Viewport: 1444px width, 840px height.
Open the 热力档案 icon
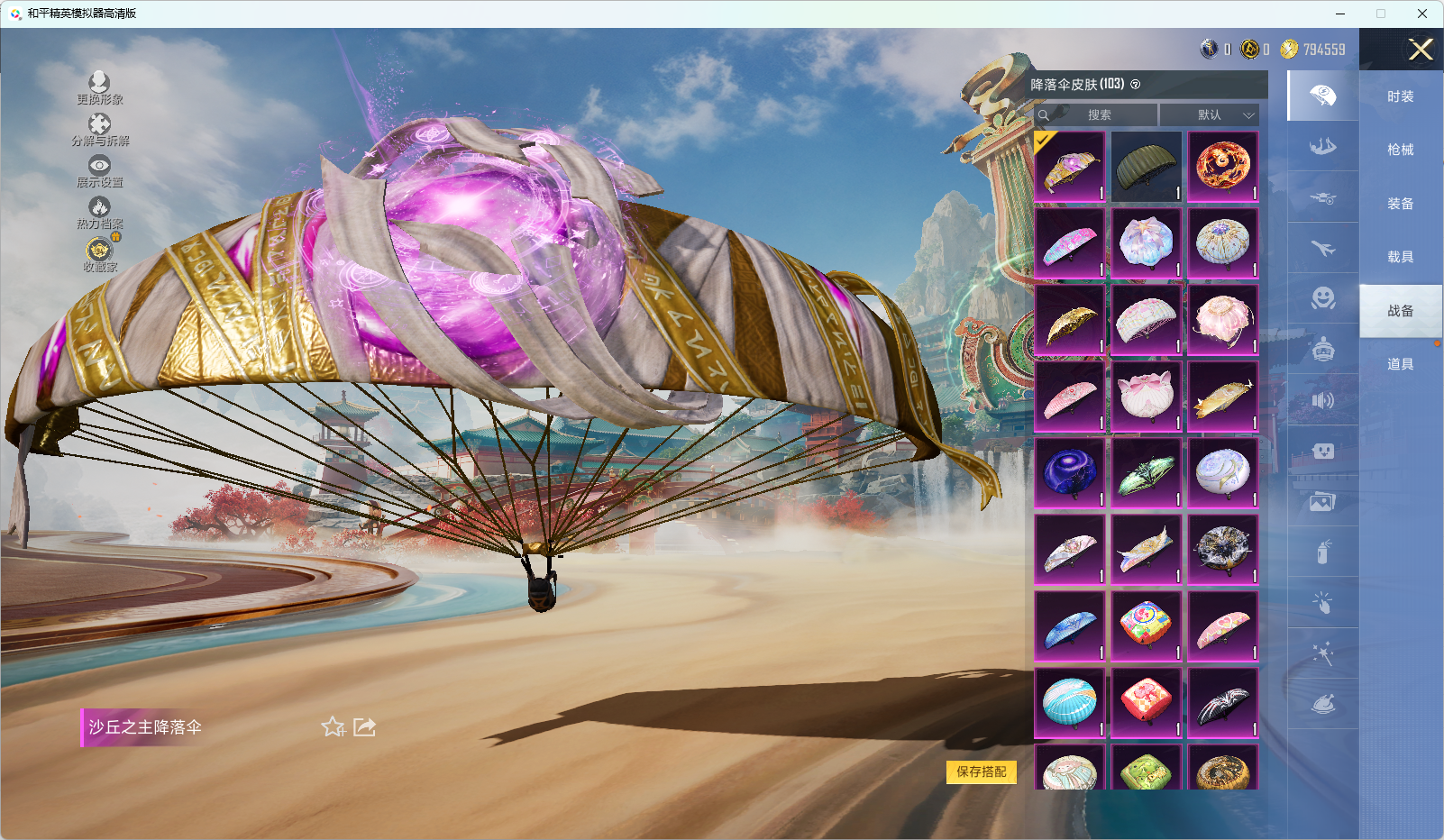coord(99,213)
